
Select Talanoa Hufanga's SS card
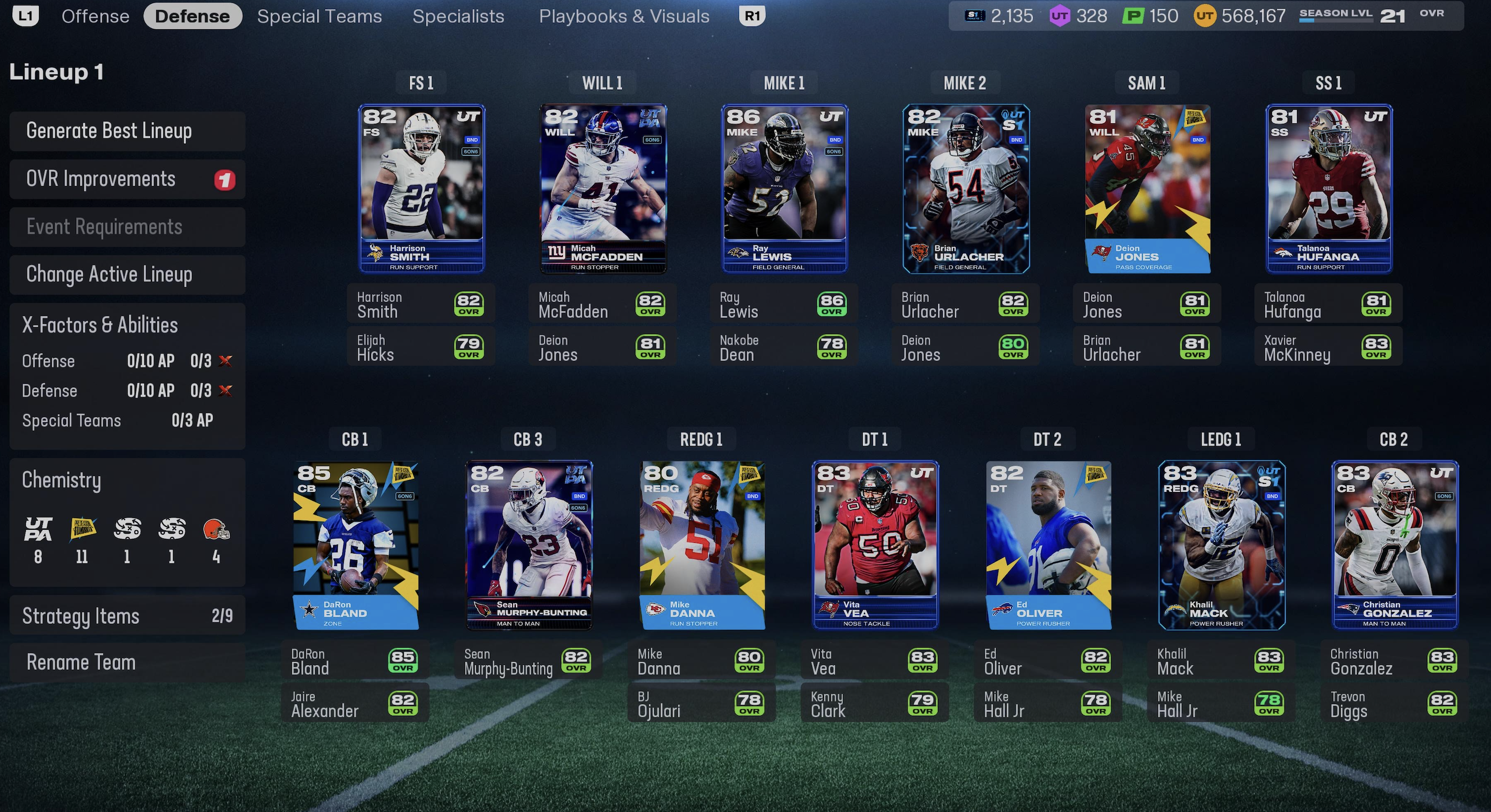pyautogui.click(x=1328, y=189)
